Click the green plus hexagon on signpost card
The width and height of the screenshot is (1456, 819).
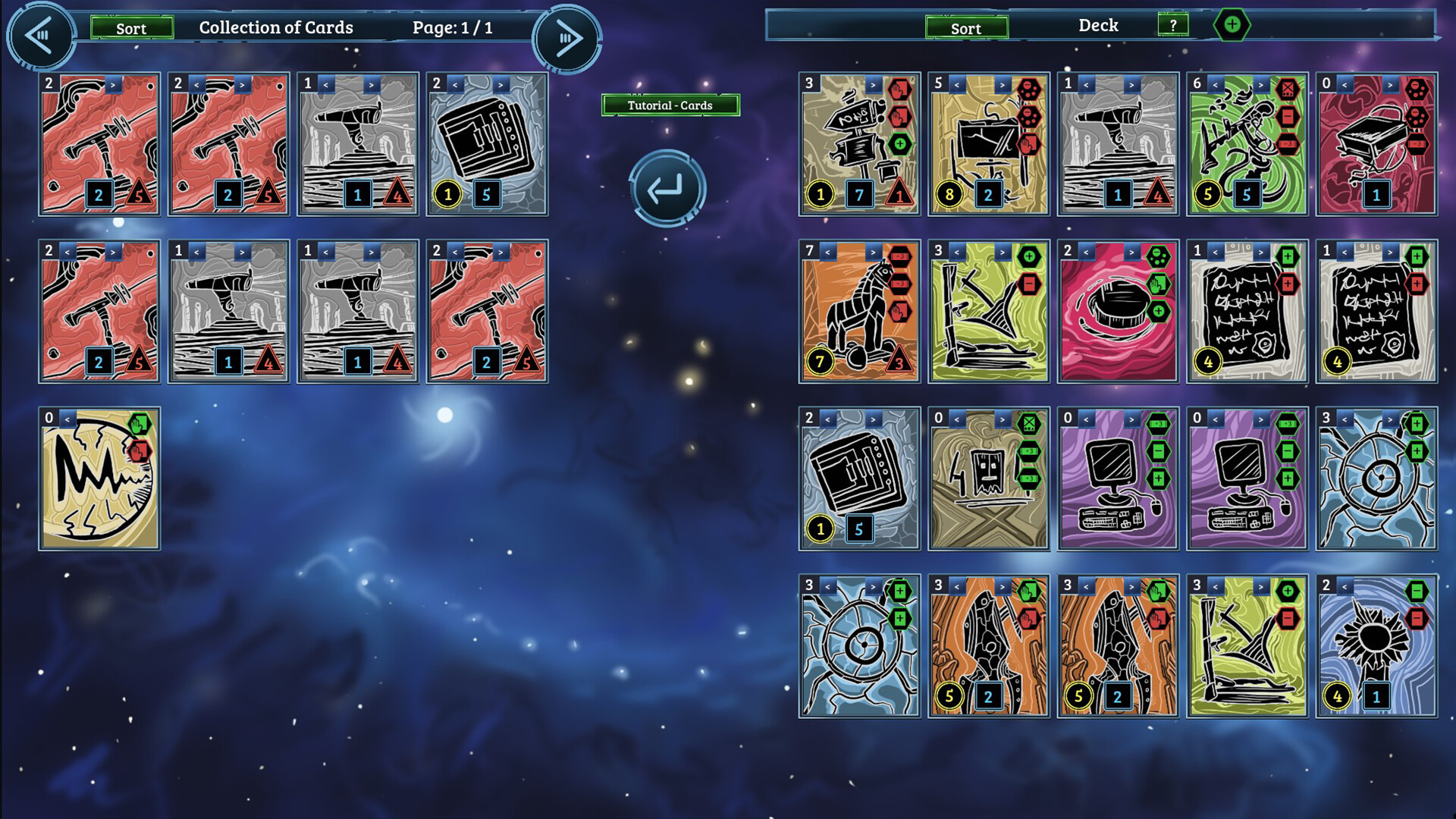[900, 143]
